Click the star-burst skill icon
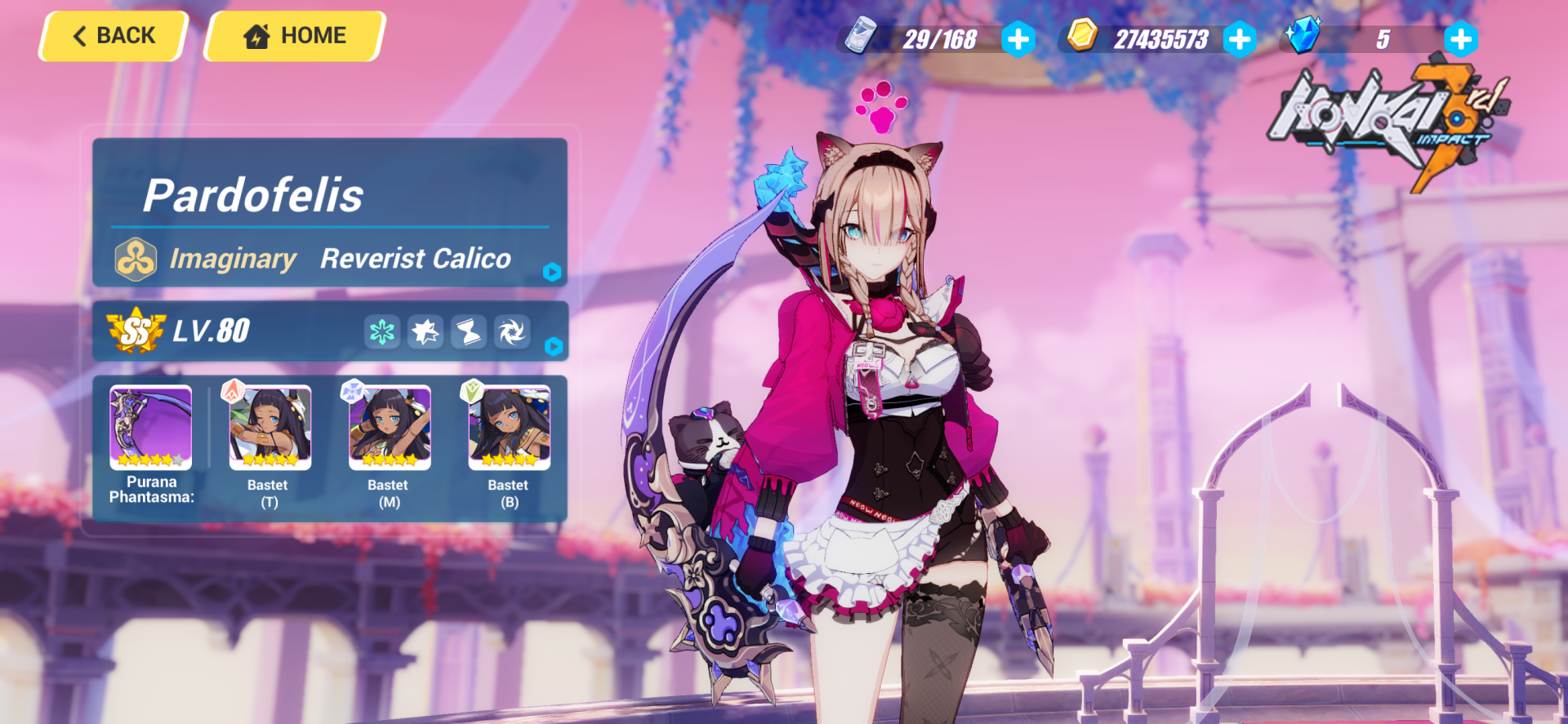The width and height of the screenshot is (1568, 724). coord(425,331)
